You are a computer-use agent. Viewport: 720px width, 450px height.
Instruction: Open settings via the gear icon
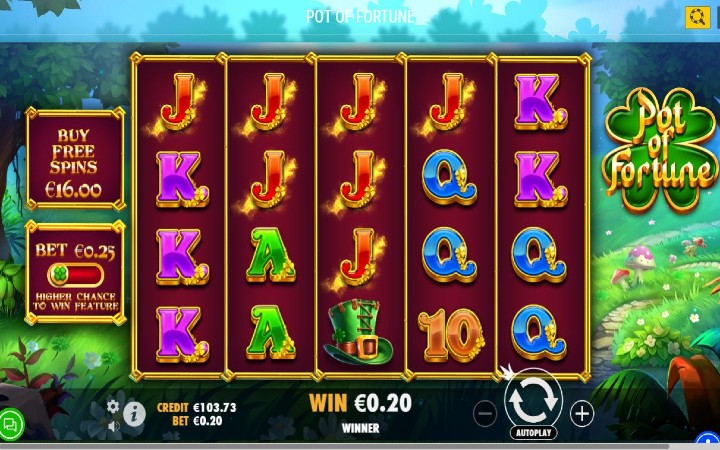[x=113, y=406]
